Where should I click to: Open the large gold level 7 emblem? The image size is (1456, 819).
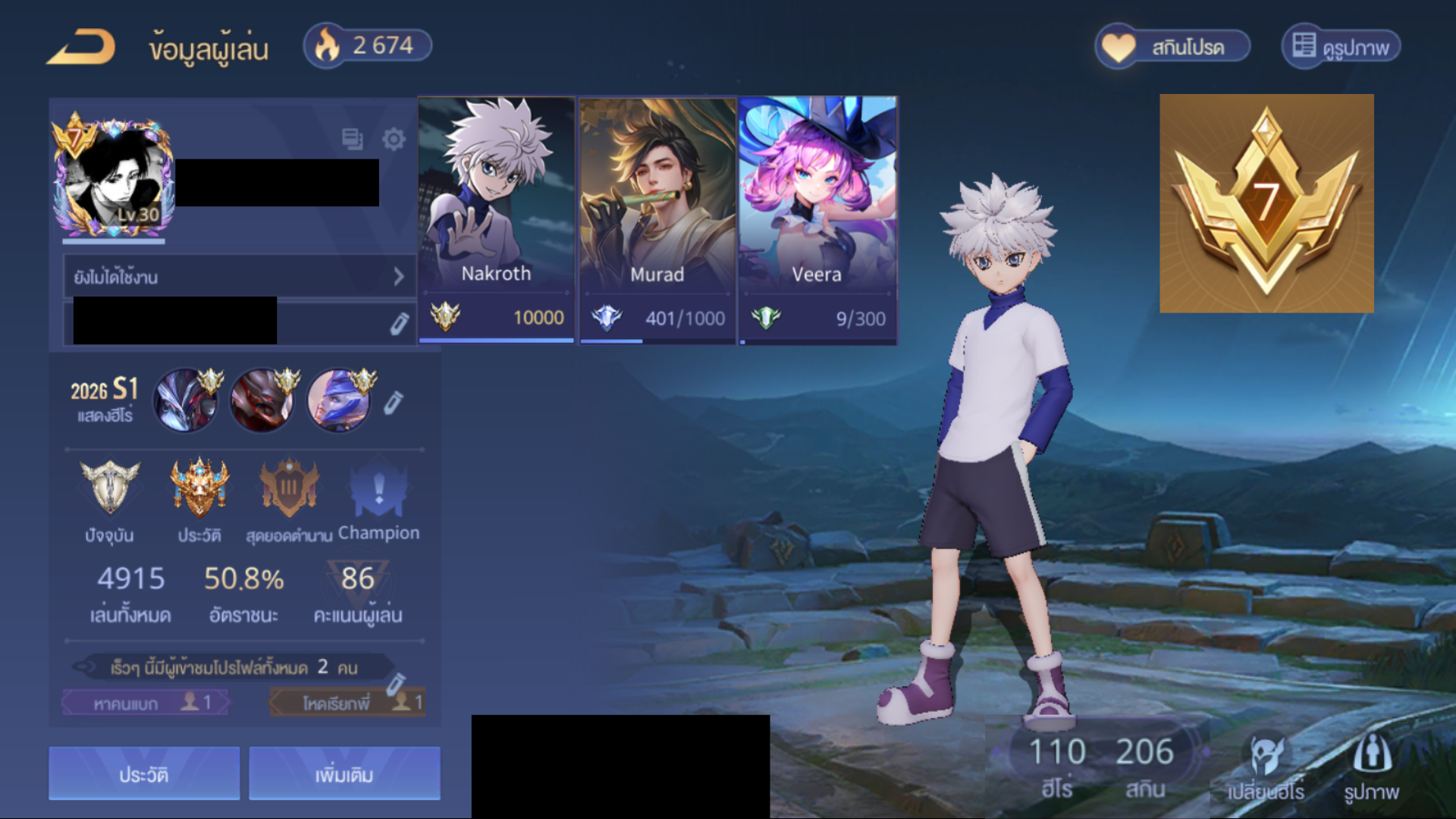1266,203
